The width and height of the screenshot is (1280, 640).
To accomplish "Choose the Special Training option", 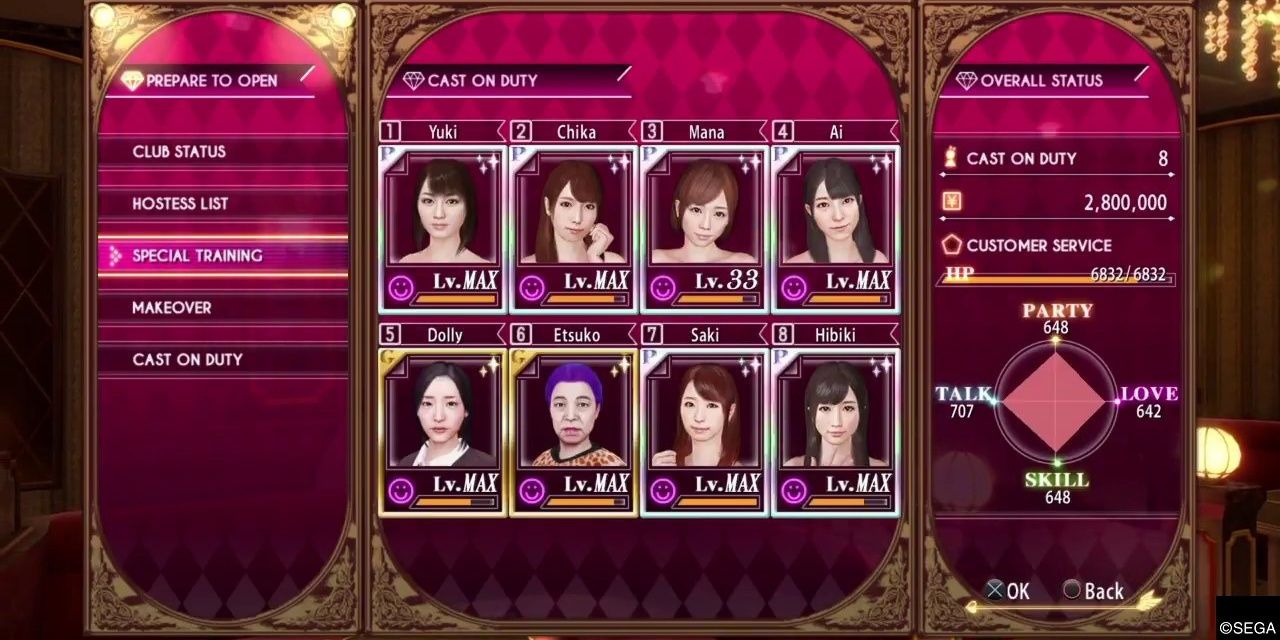I will [x=198, y=256].
